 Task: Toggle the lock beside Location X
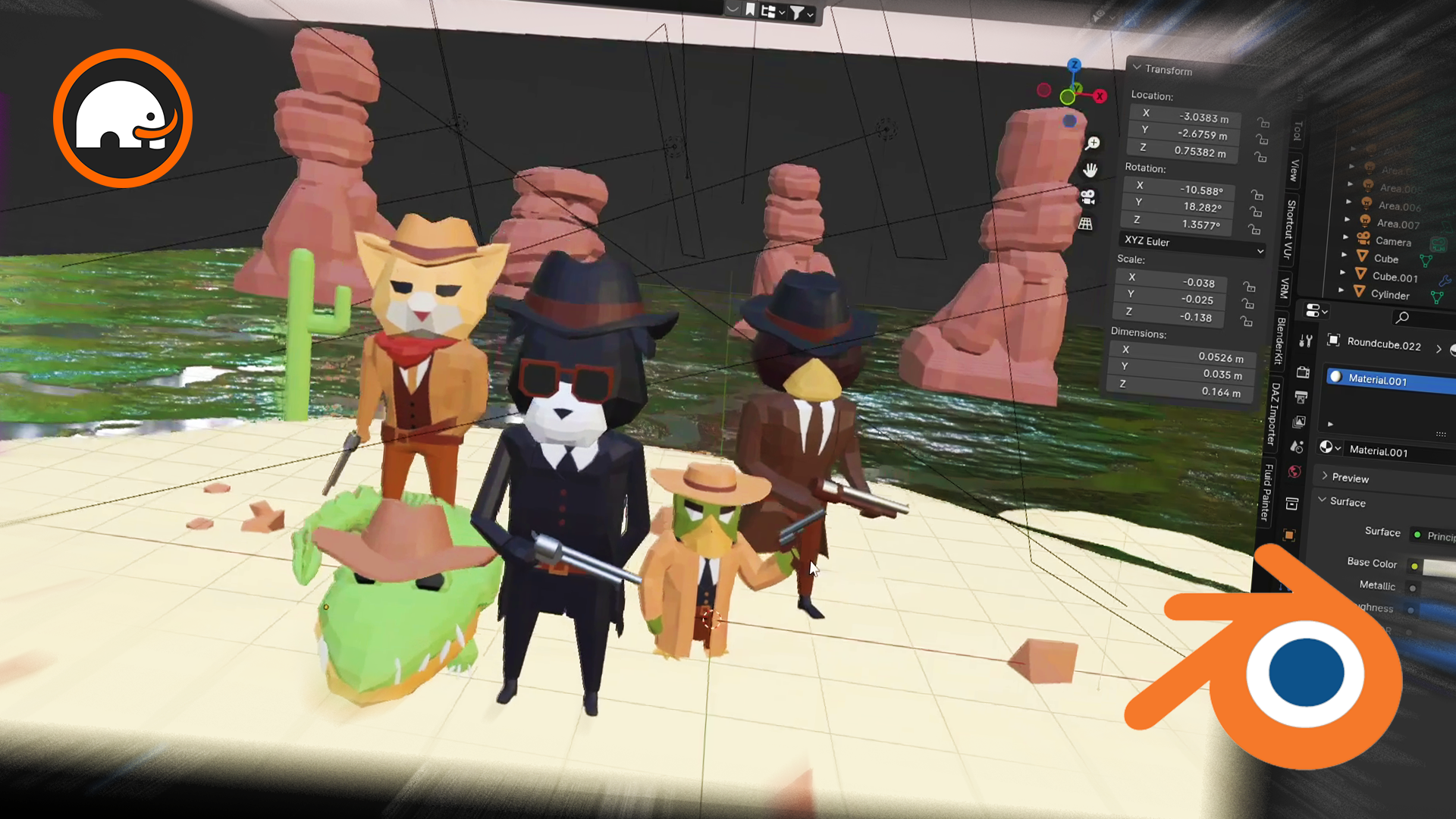coord(1263,123)
